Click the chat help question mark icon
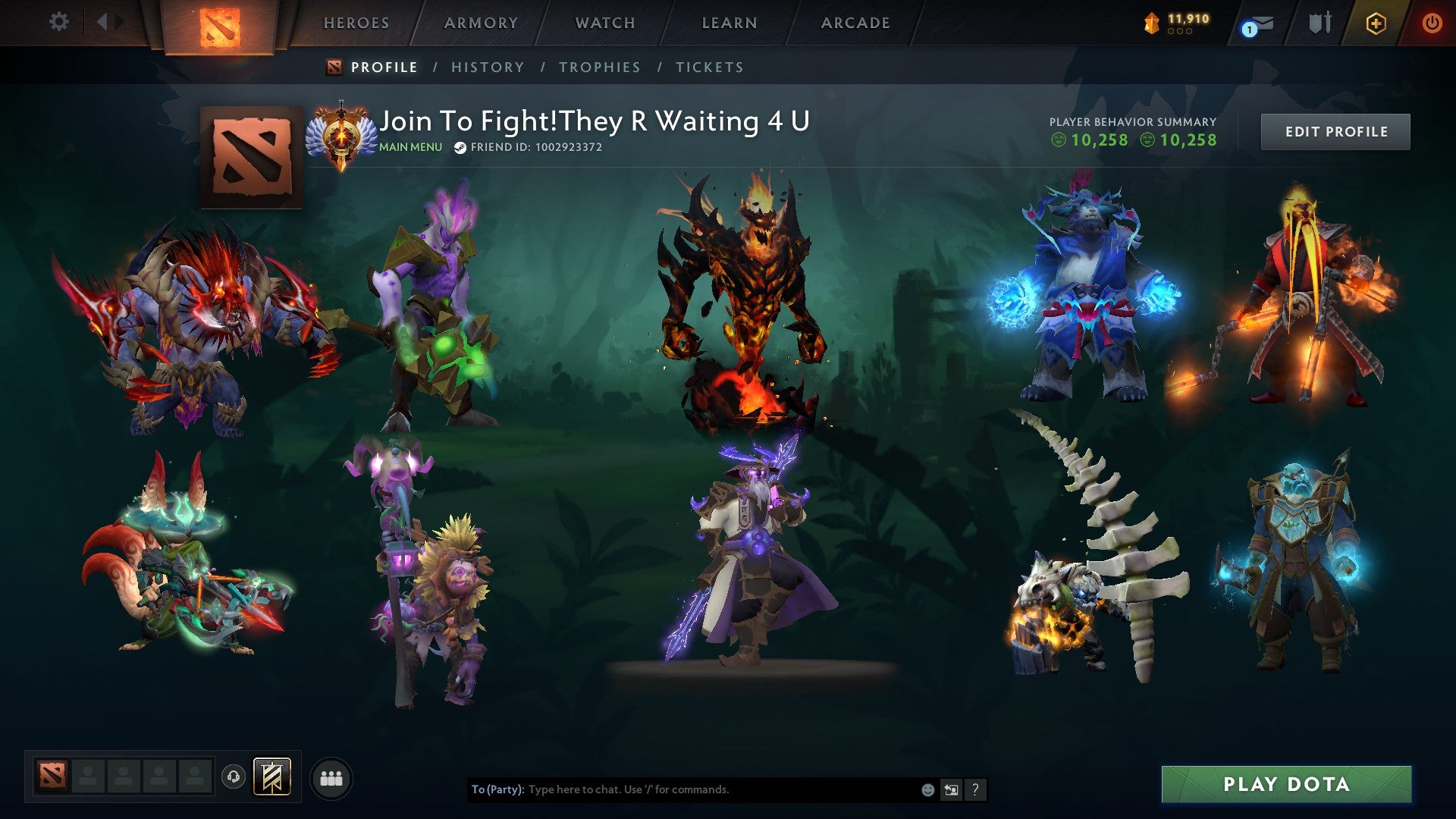 click(x=975, y=789)
